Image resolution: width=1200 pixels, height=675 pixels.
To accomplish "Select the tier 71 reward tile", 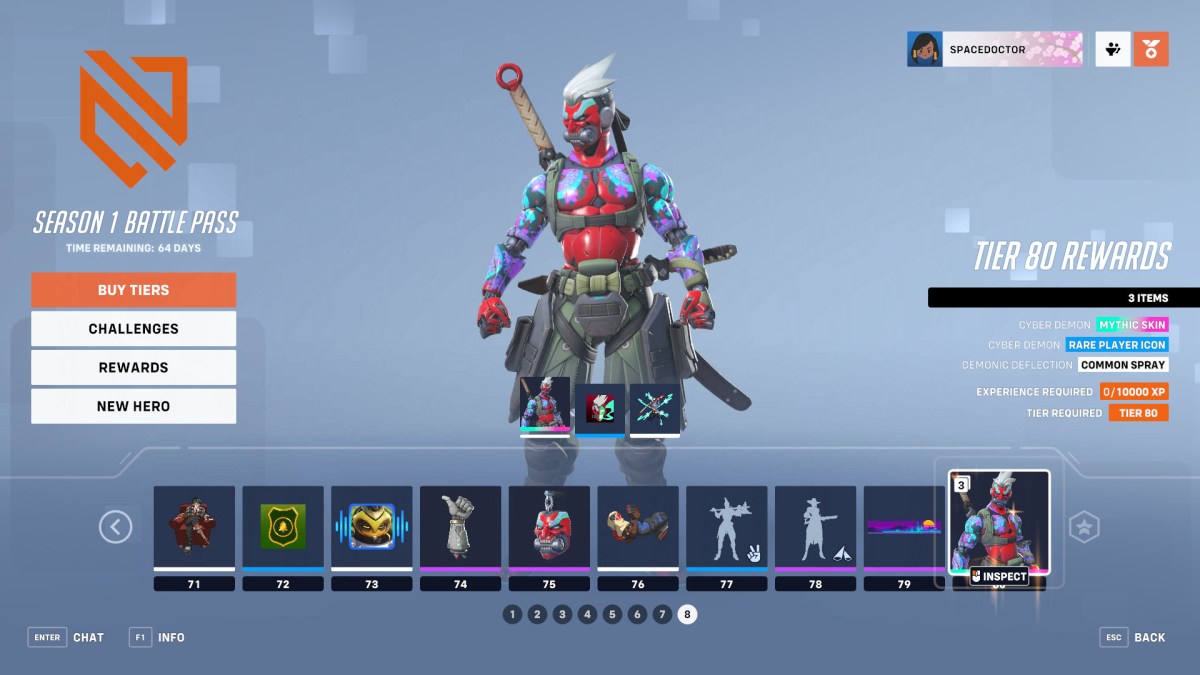I will [x=194, y=527].
